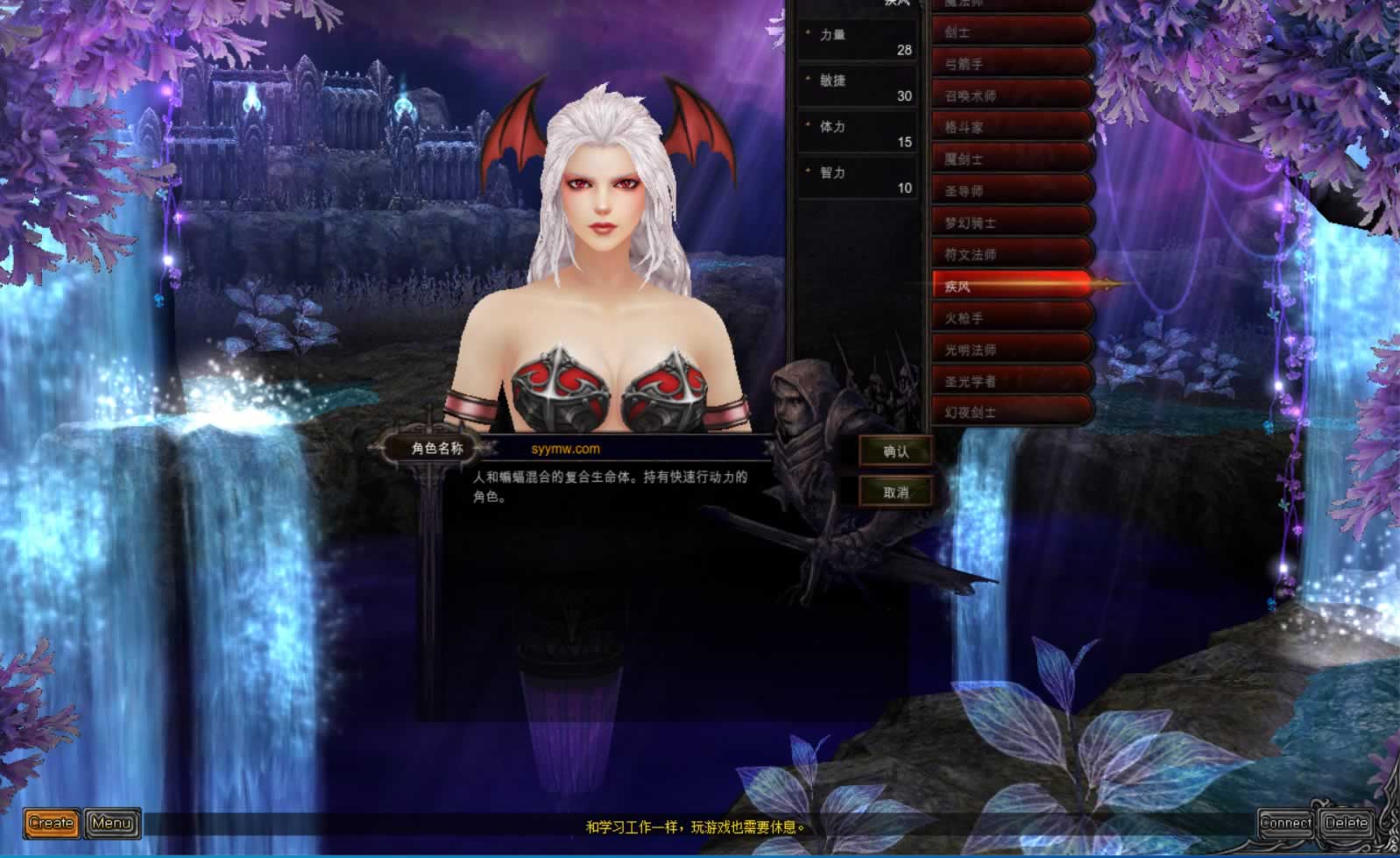Choose the 火枪手 class
The width and height of the screenshot is (1400, 858).
pos(1012,318)
